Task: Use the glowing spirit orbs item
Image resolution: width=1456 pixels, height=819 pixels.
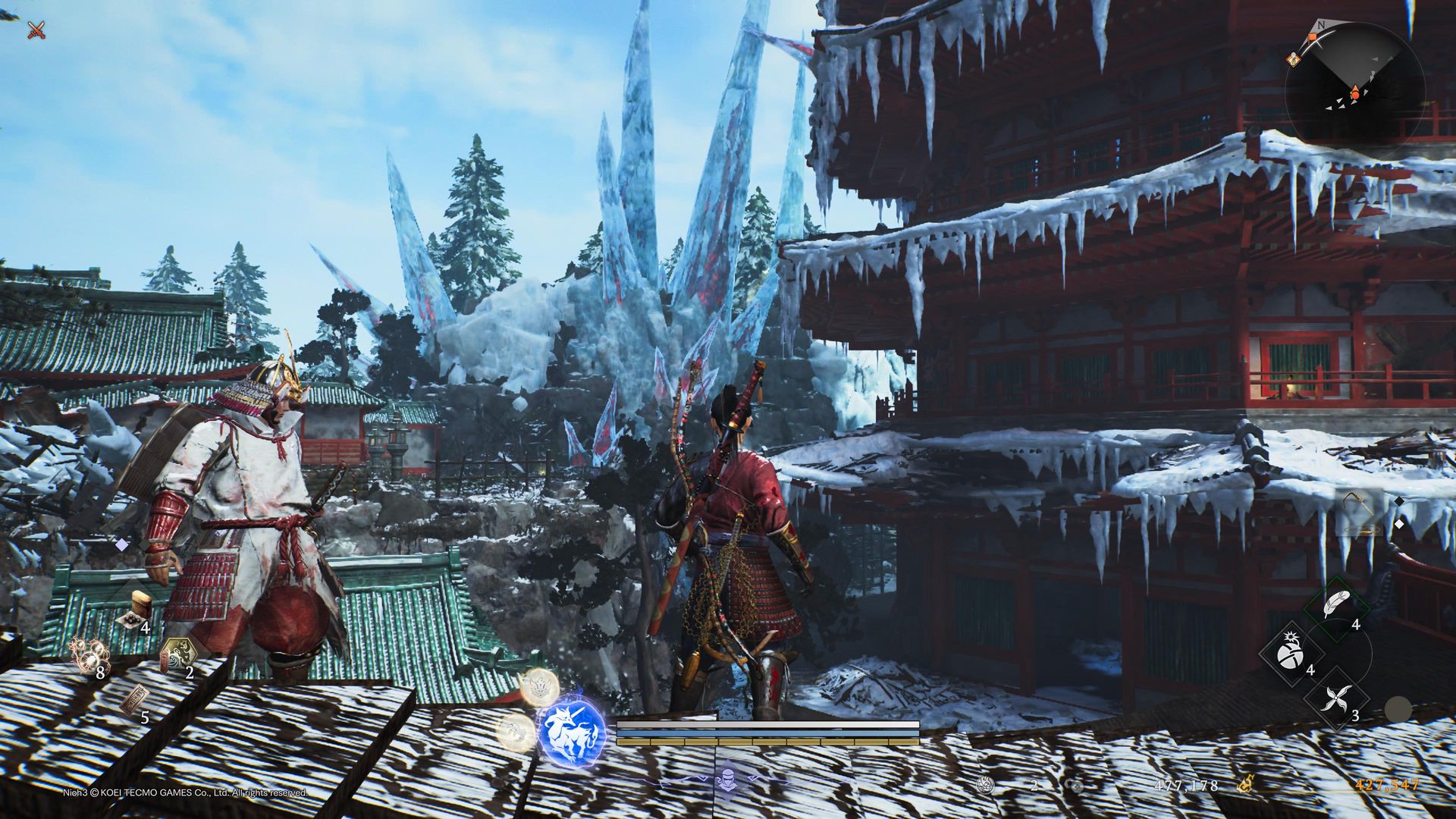Action: click(x=89, y=654)
